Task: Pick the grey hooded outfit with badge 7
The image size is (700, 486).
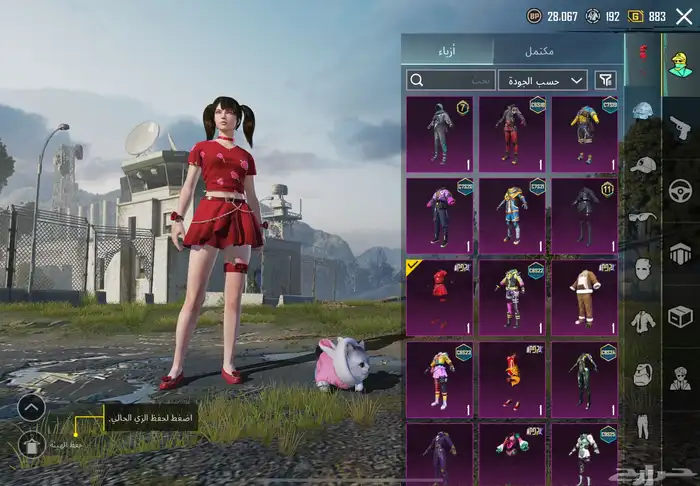Action: (x=439, y=133)
